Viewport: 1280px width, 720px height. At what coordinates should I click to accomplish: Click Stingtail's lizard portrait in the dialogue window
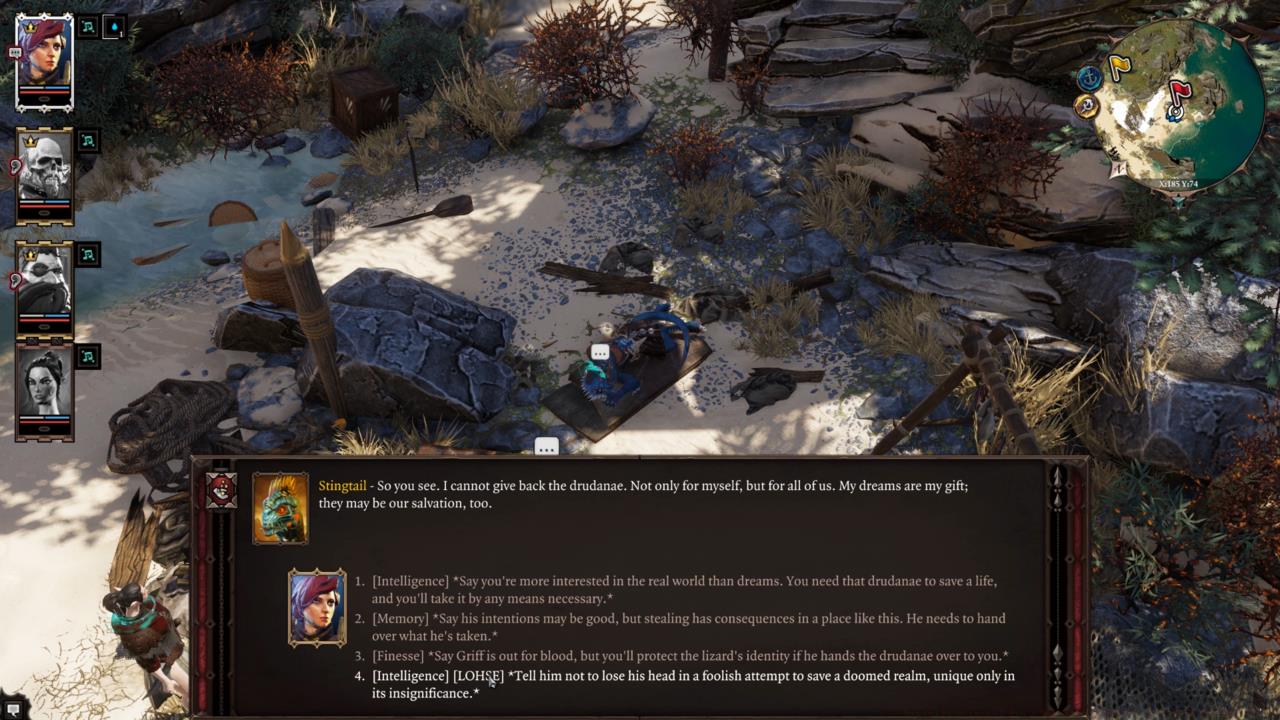coord(281,508)
